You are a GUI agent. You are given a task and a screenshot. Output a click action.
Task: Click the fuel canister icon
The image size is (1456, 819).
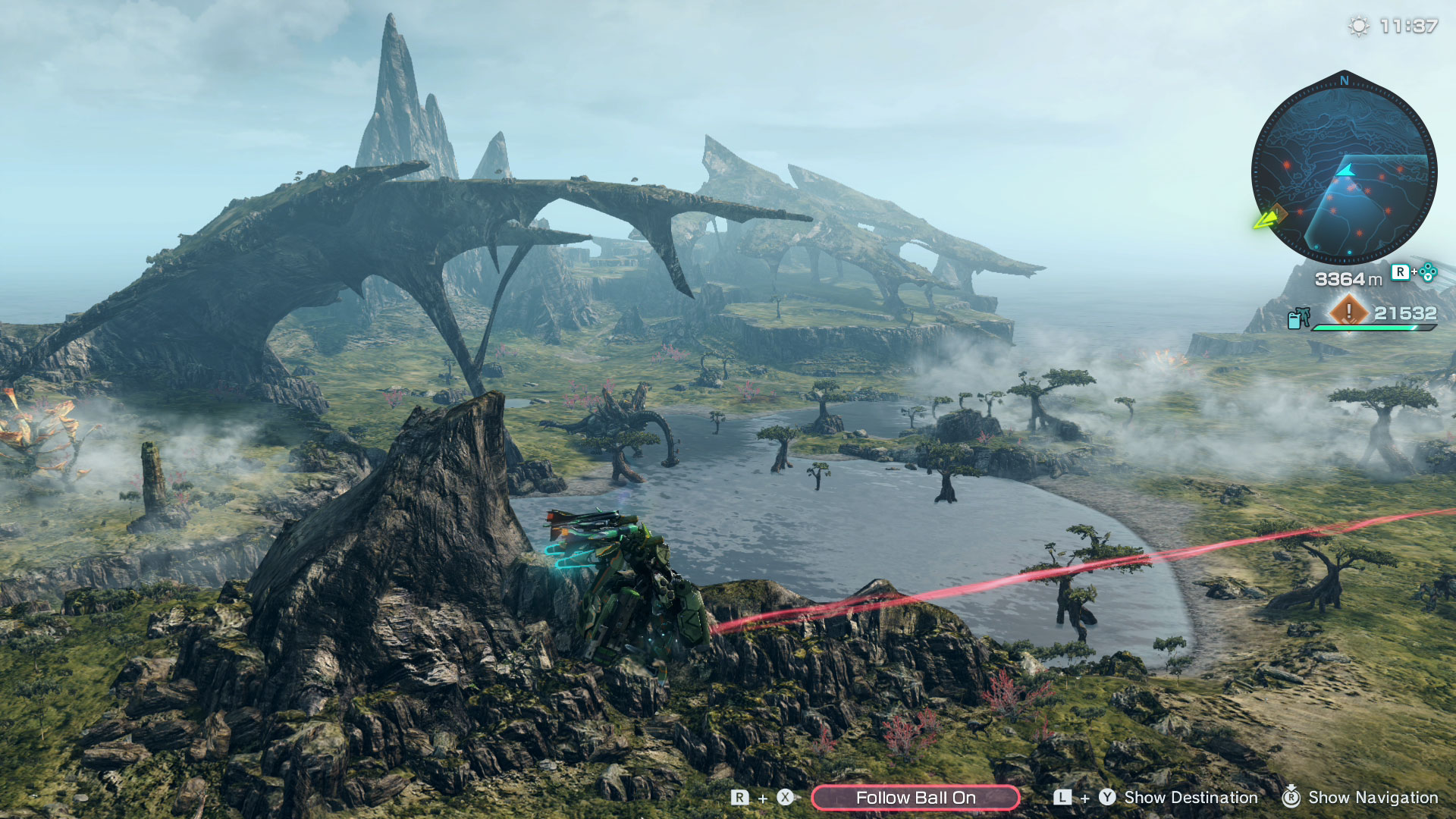pyautogui.click(x=1298, y=318)
